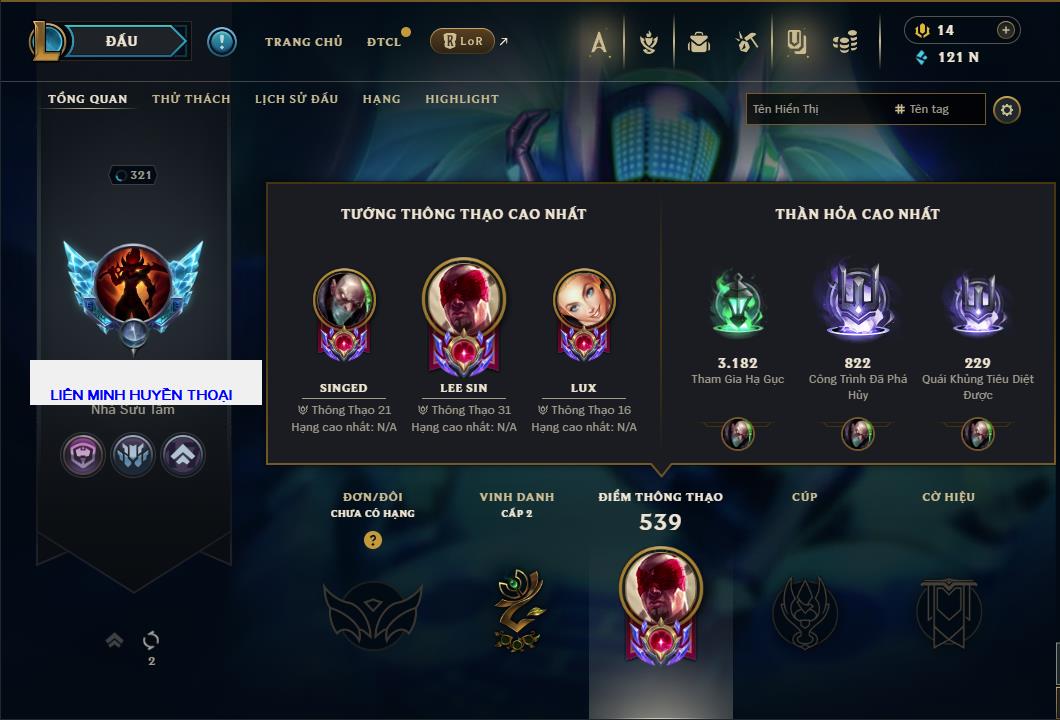Switch to the THỬ THÁCH tab
1060x720 pixels.
191,99
